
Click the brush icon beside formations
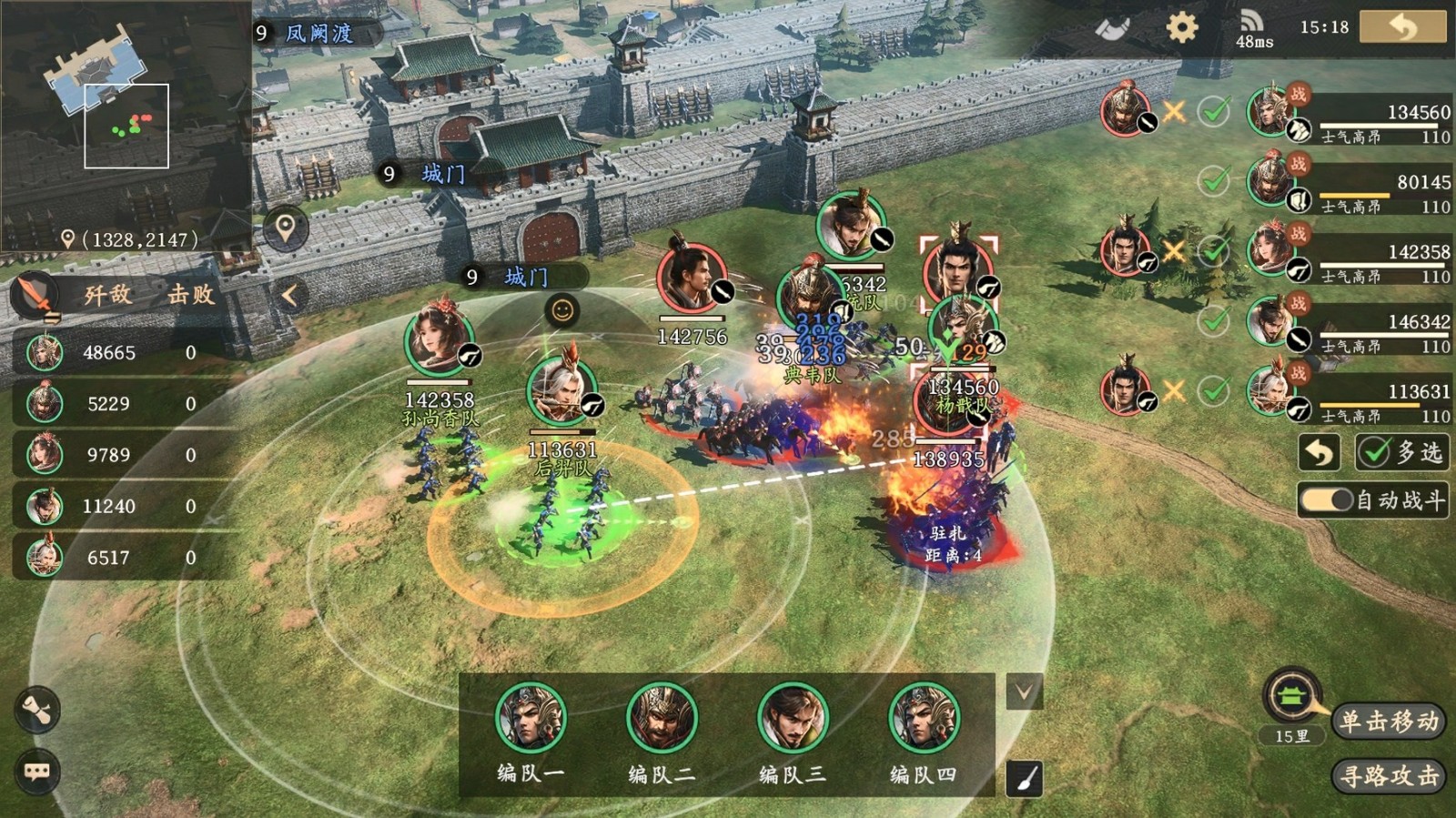click(1025, 779)
